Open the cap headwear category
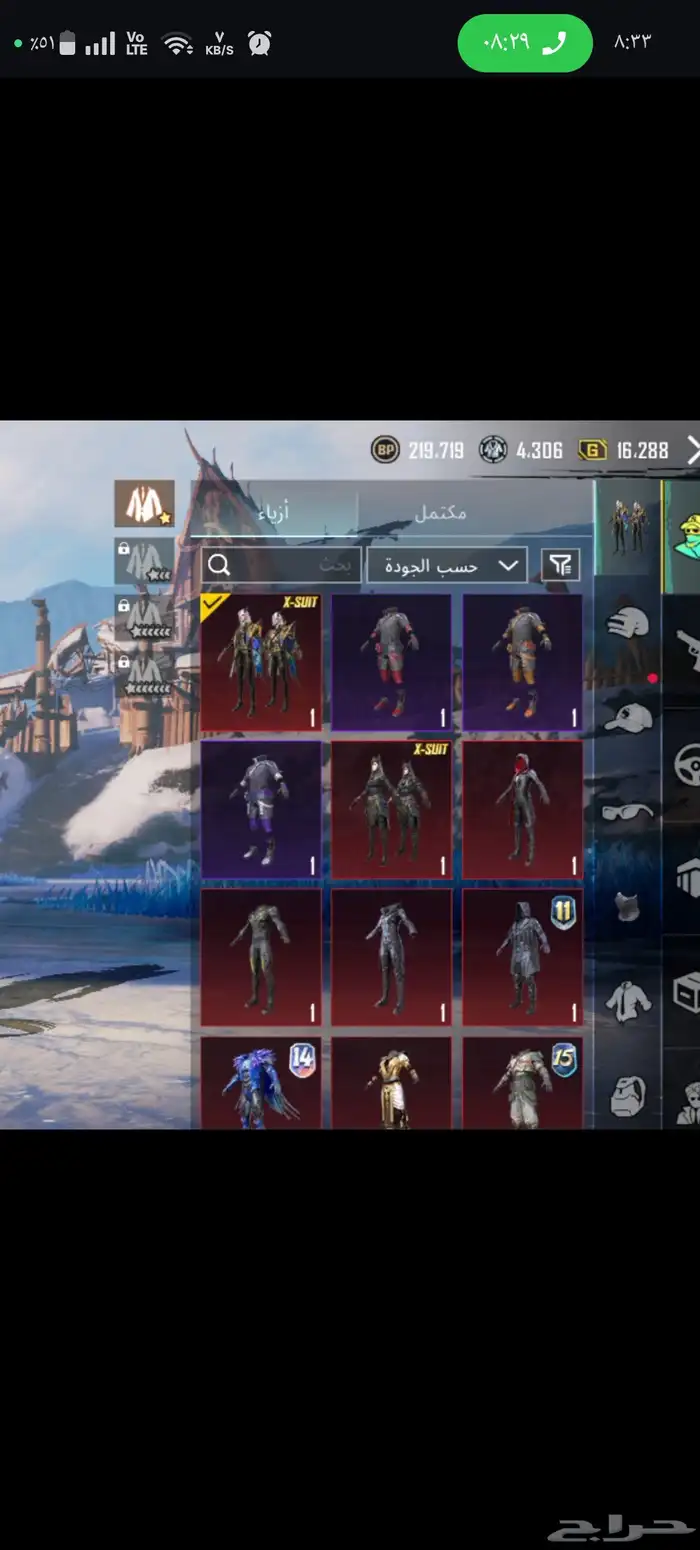 tap(628, 716)
